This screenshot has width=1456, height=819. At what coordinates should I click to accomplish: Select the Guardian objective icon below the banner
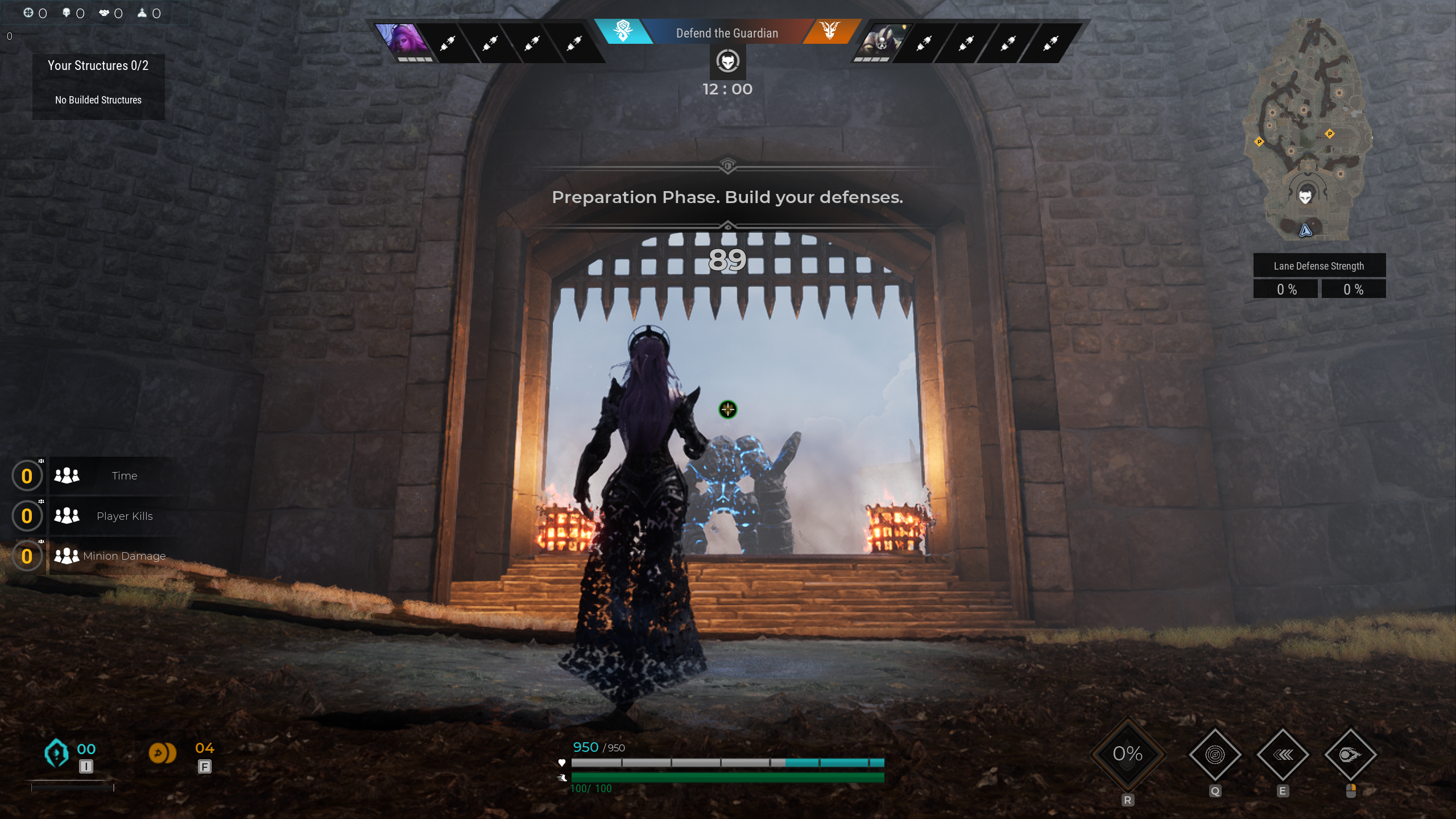[727, 61]
